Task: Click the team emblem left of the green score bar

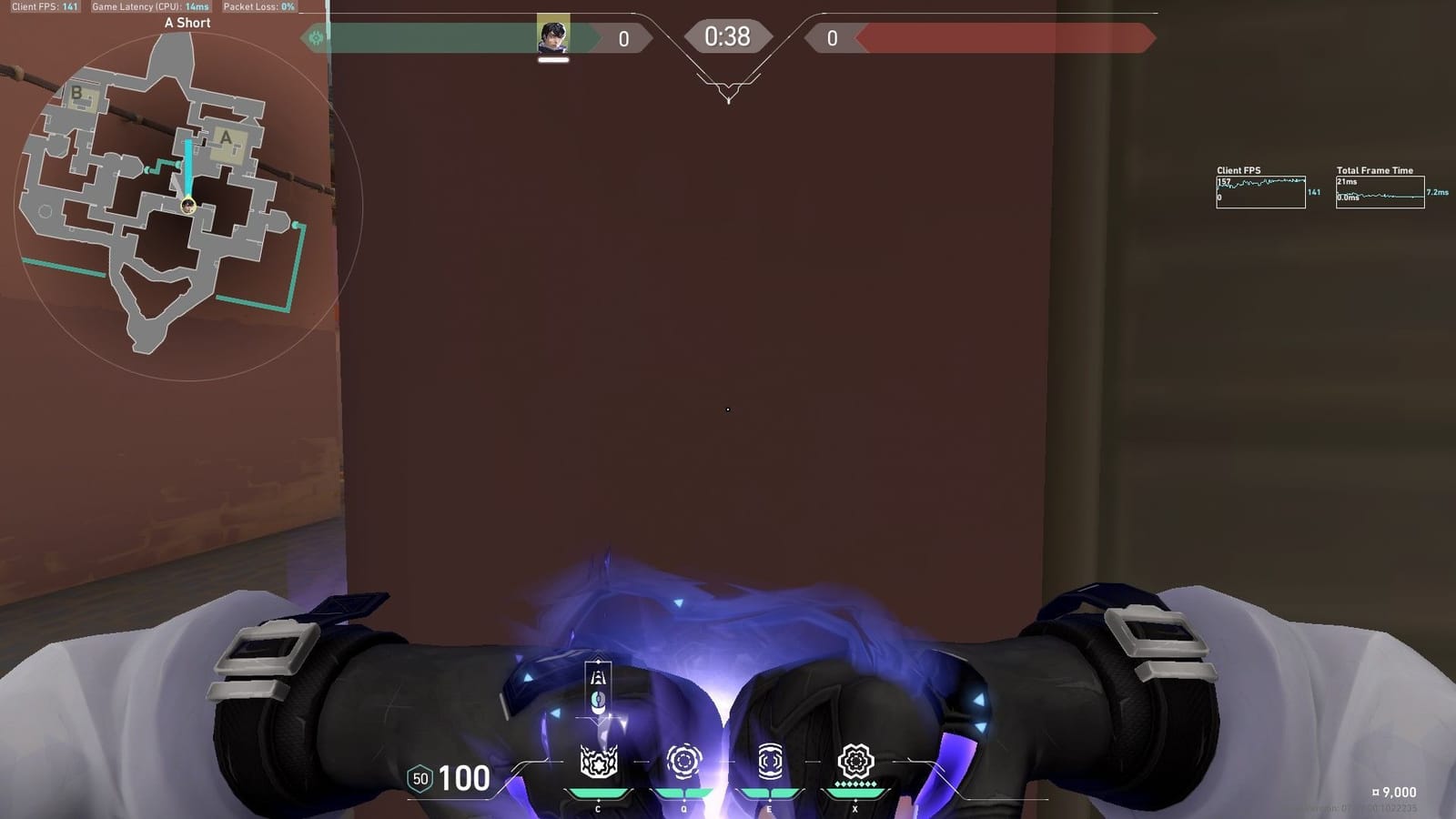Action: [315, 36]
